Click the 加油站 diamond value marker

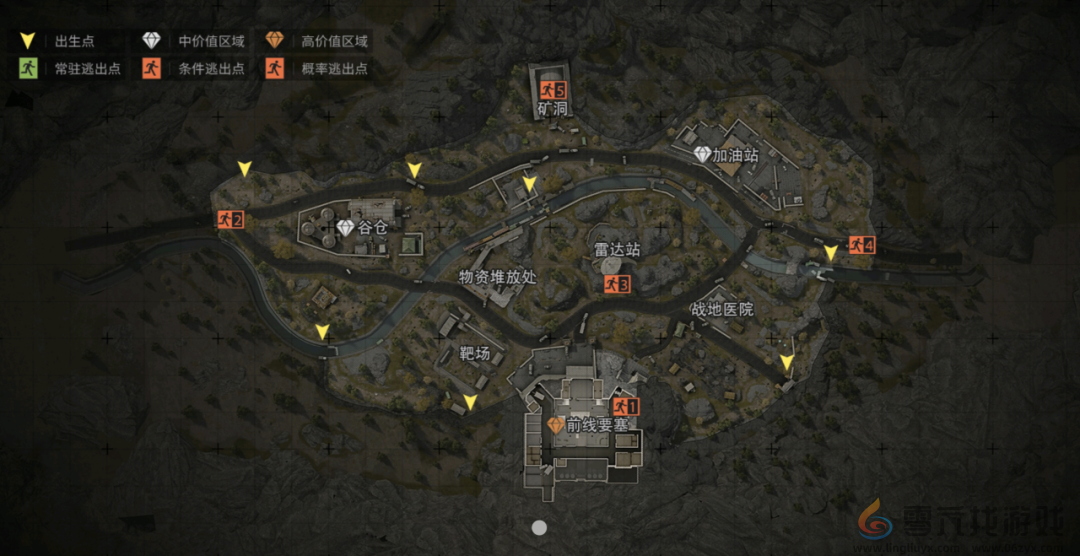(x=703, y=155)
